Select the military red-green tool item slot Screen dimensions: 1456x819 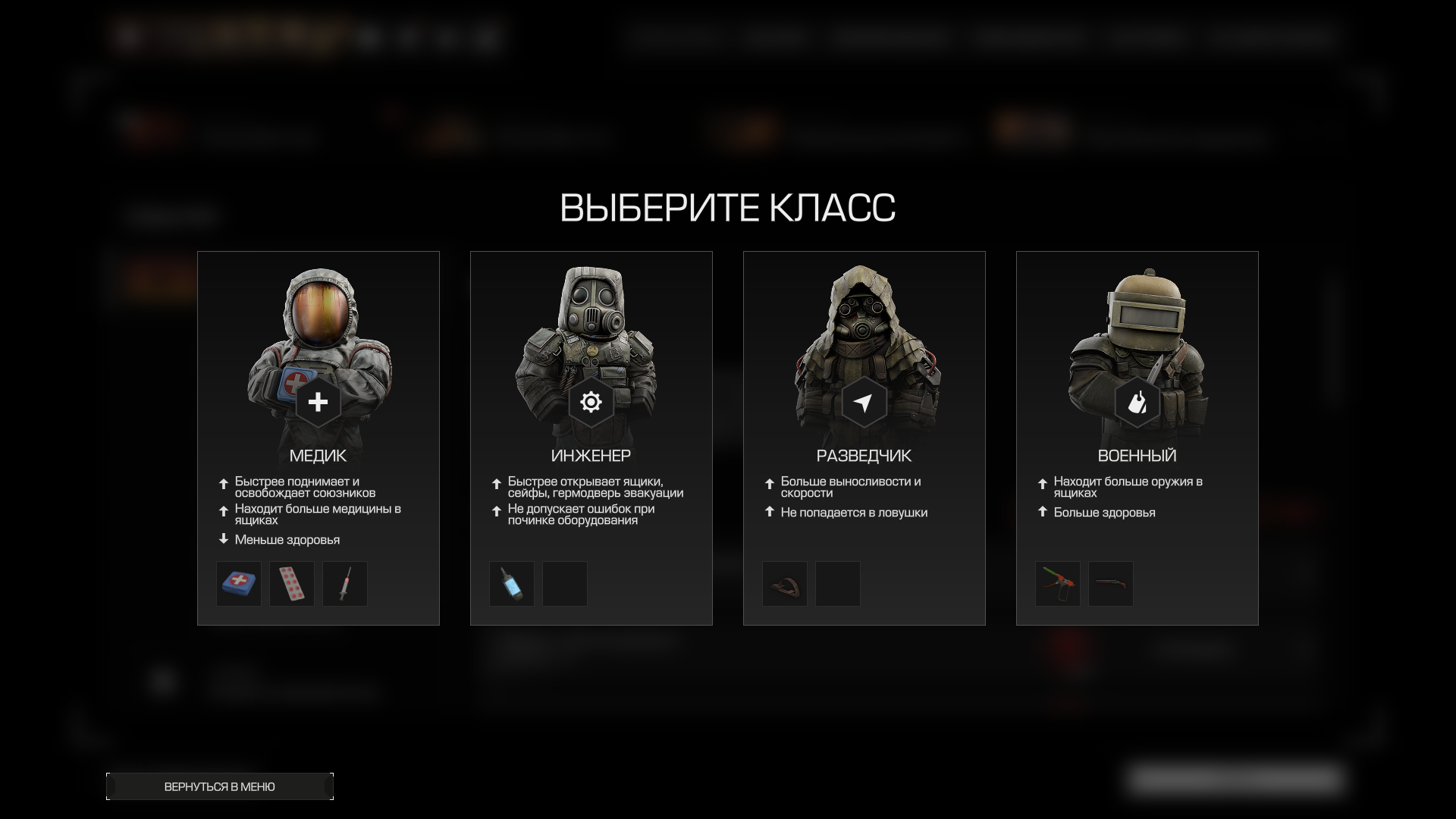[1058, 584]
